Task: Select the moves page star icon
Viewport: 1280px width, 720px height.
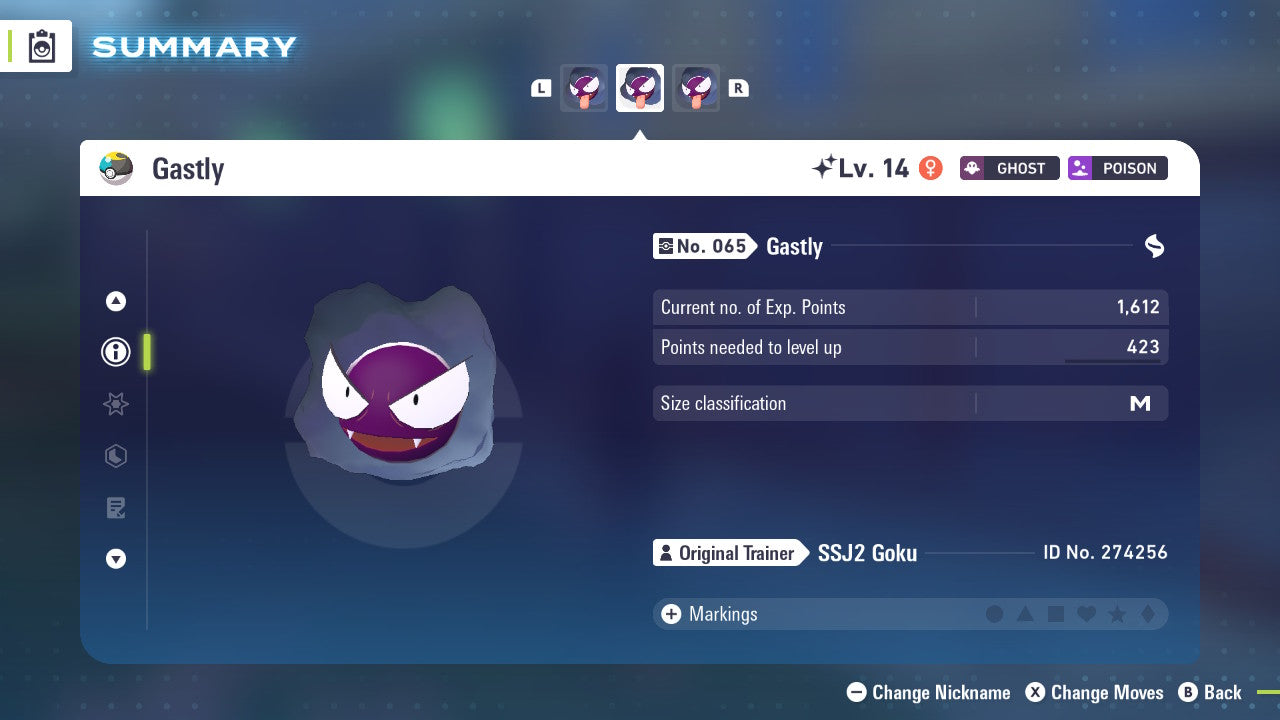Action: click(x=115, y=403)
